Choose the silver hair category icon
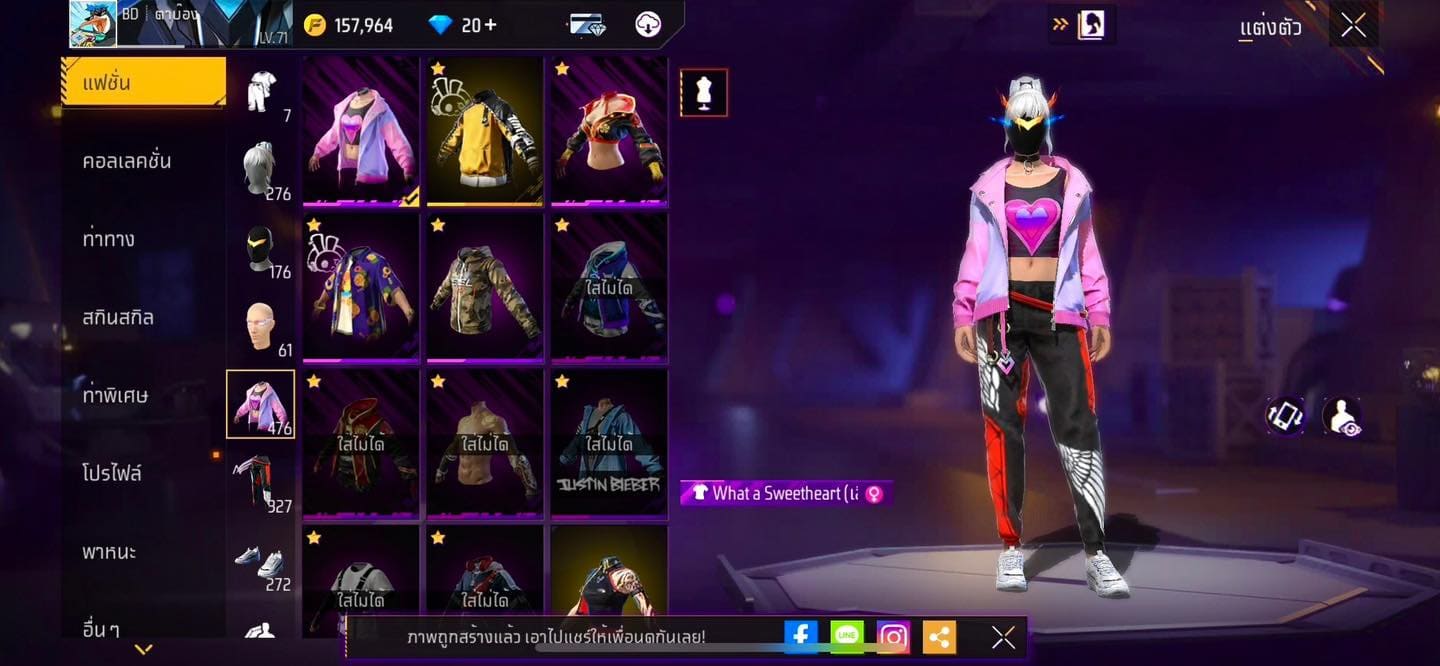Viewport: 1440px width, 666px height. pos(260,169)
